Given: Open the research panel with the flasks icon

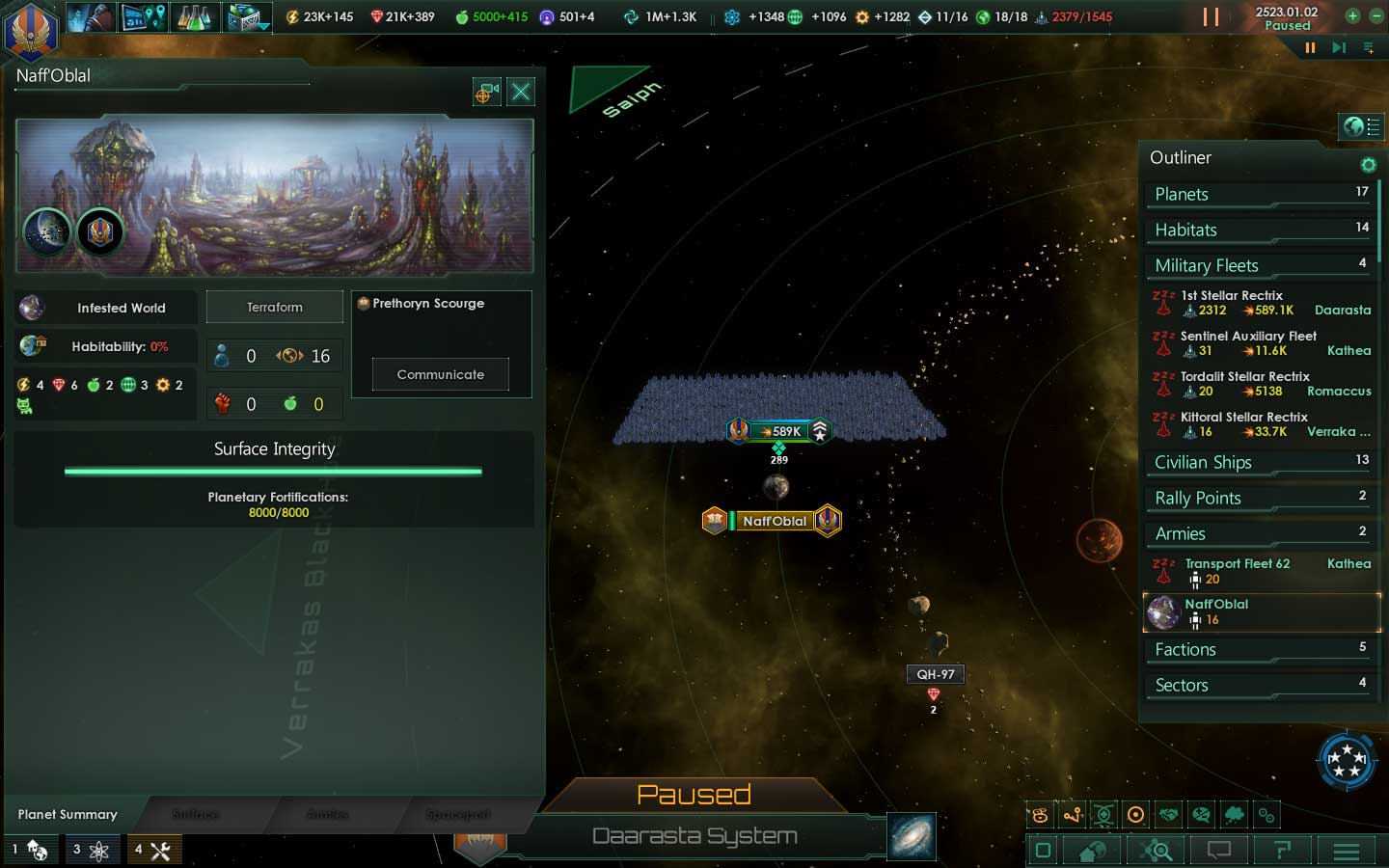Looking at the screenshot, I should coord(195,16).
